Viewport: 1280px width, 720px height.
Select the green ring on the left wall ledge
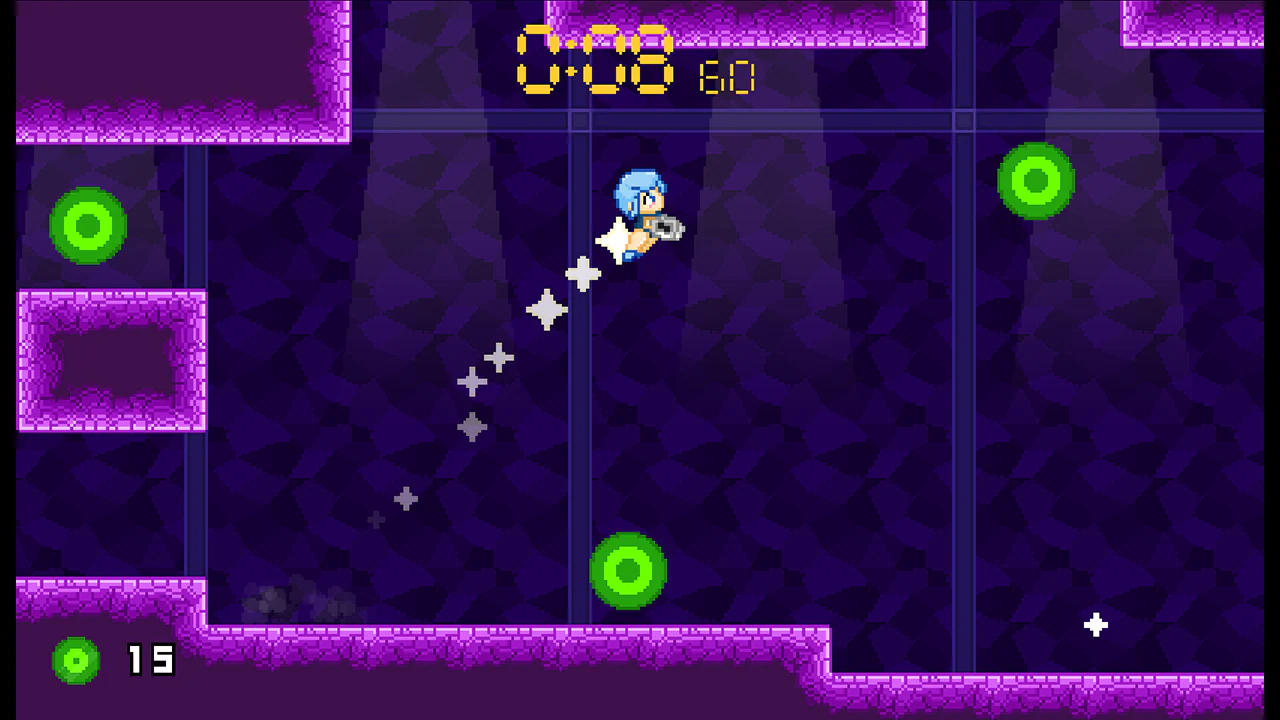[86, 227]
